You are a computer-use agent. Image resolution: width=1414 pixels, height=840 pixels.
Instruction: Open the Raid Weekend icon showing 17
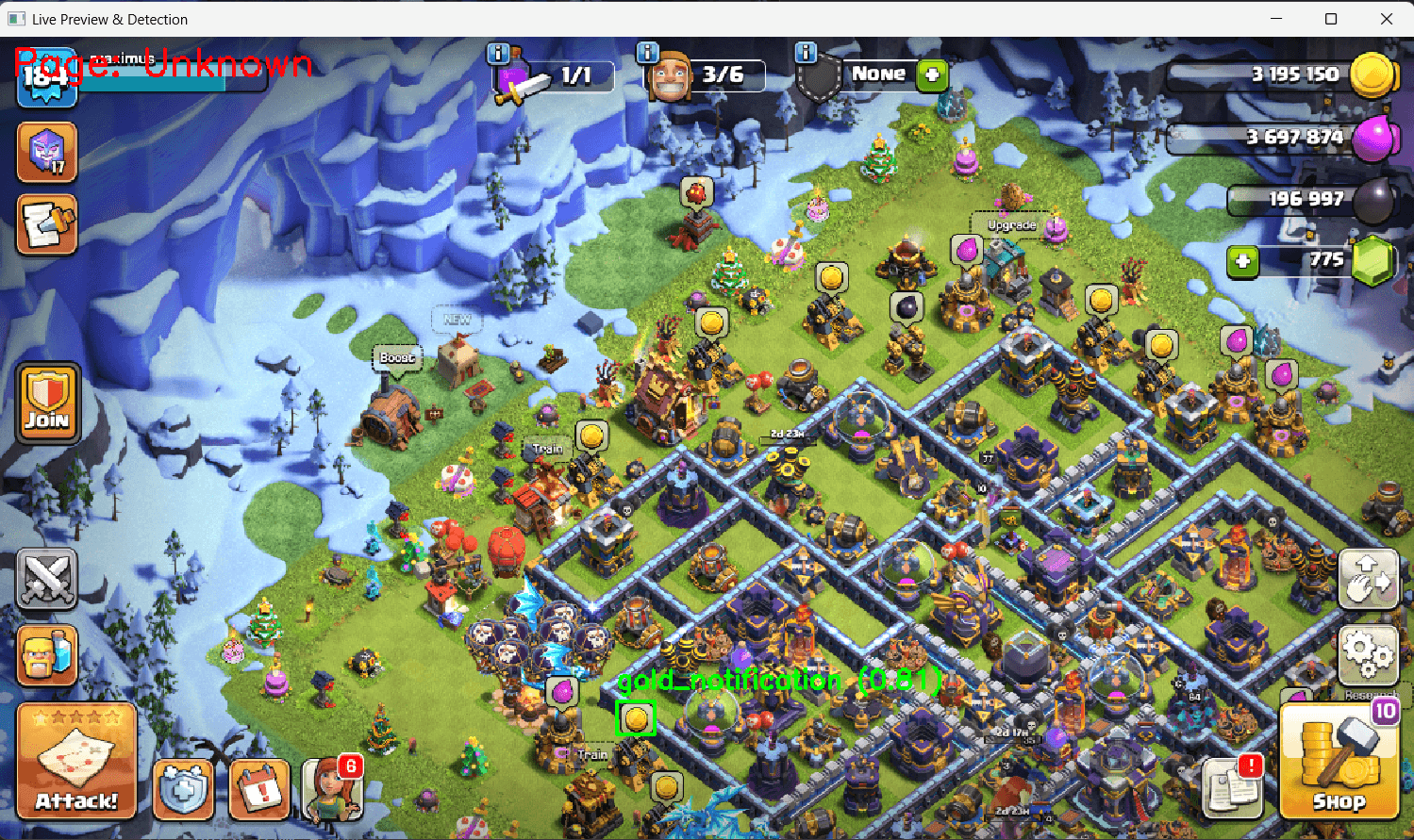46,152
